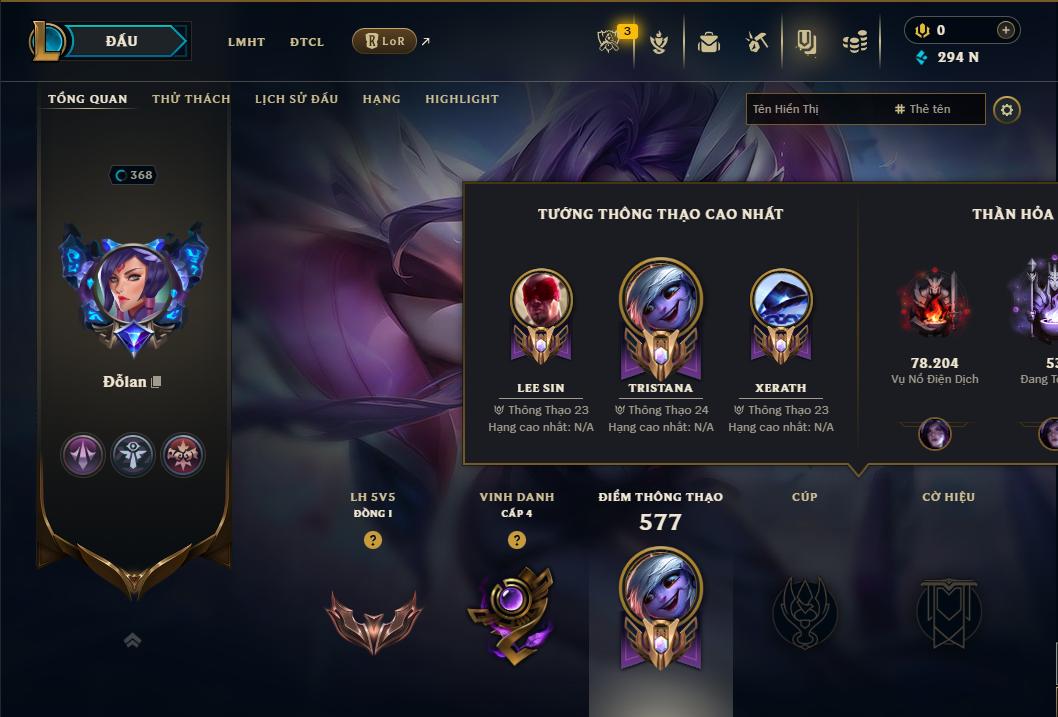Launch LoR from the top bar
The height and width of the screenshot is (717, 1058).
[384, 41]
